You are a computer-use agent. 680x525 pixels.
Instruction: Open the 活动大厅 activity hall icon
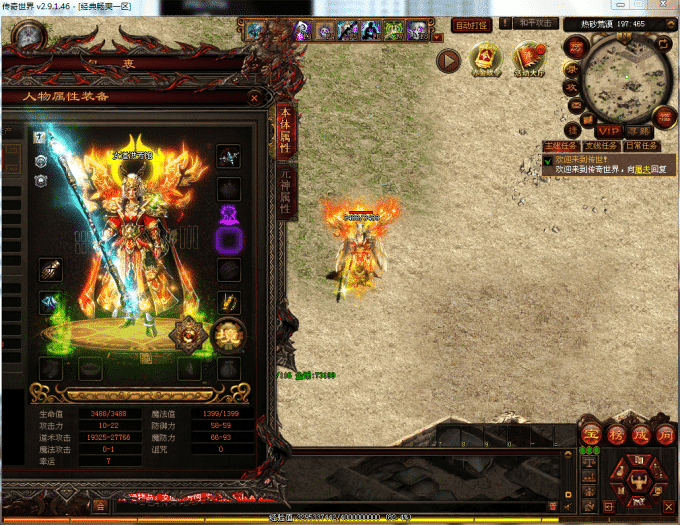528,59
